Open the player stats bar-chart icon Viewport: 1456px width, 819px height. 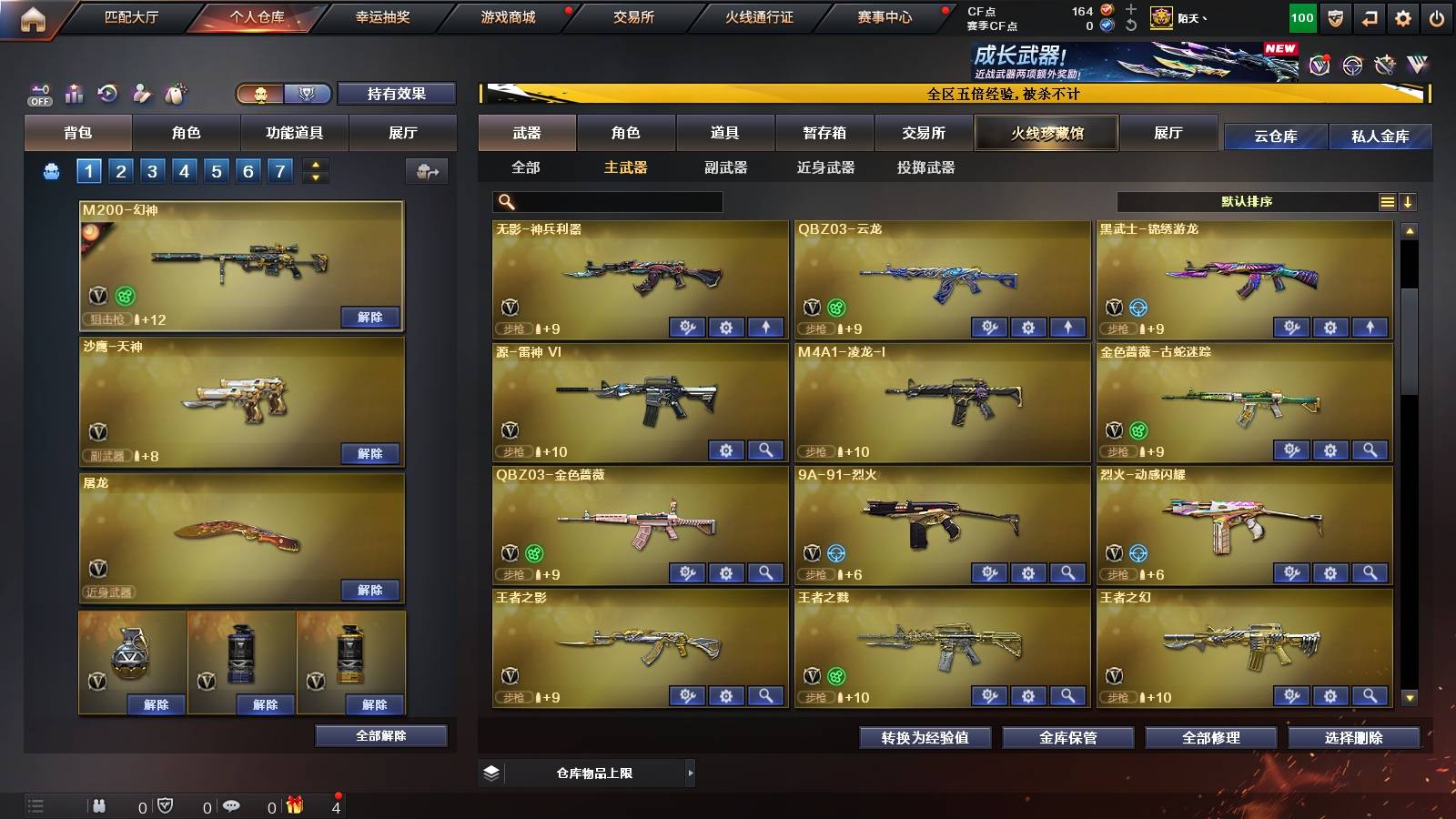coord(74,93)
